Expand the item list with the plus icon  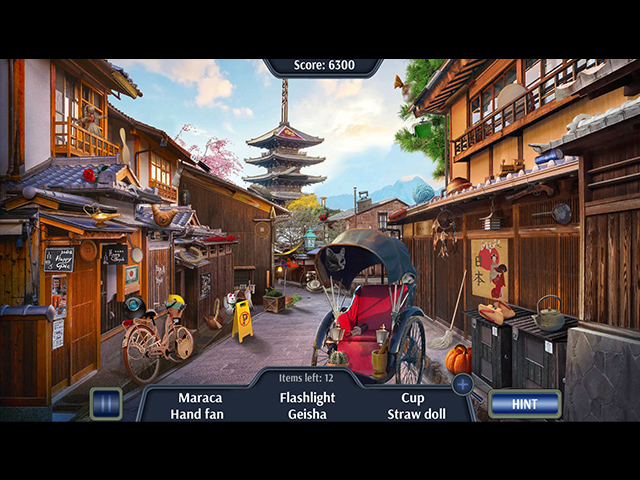click(x=462, y=384)
